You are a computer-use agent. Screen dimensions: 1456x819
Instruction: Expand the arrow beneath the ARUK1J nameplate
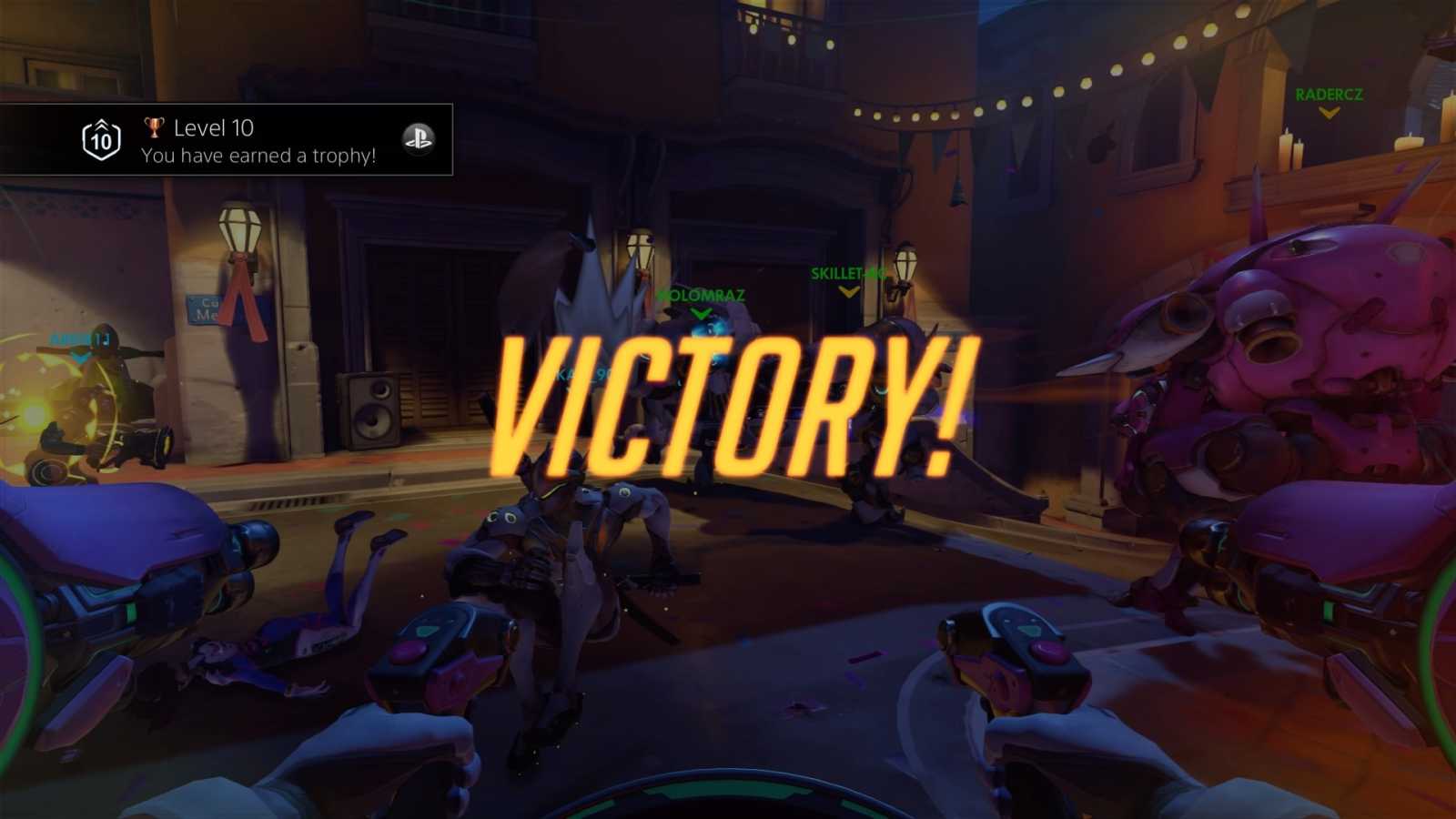tap(79, 357)
